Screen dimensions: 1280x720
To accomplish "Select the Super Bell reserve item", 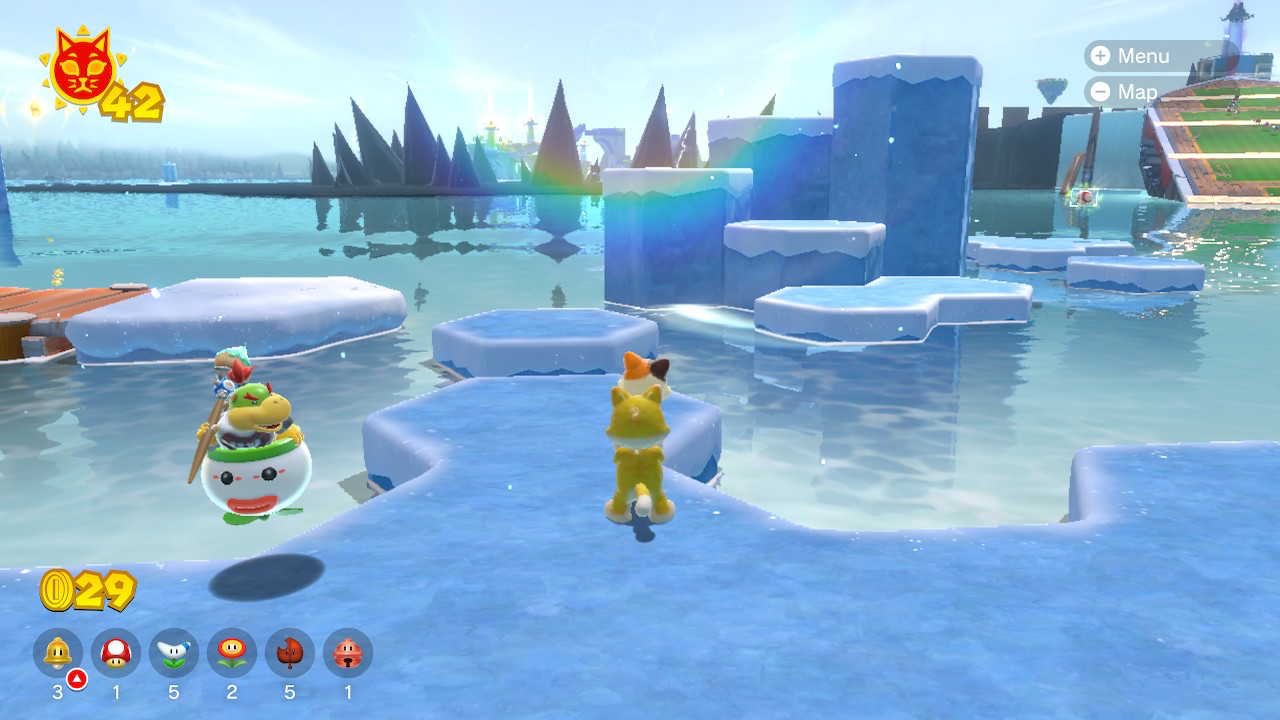I will point(58,653).
